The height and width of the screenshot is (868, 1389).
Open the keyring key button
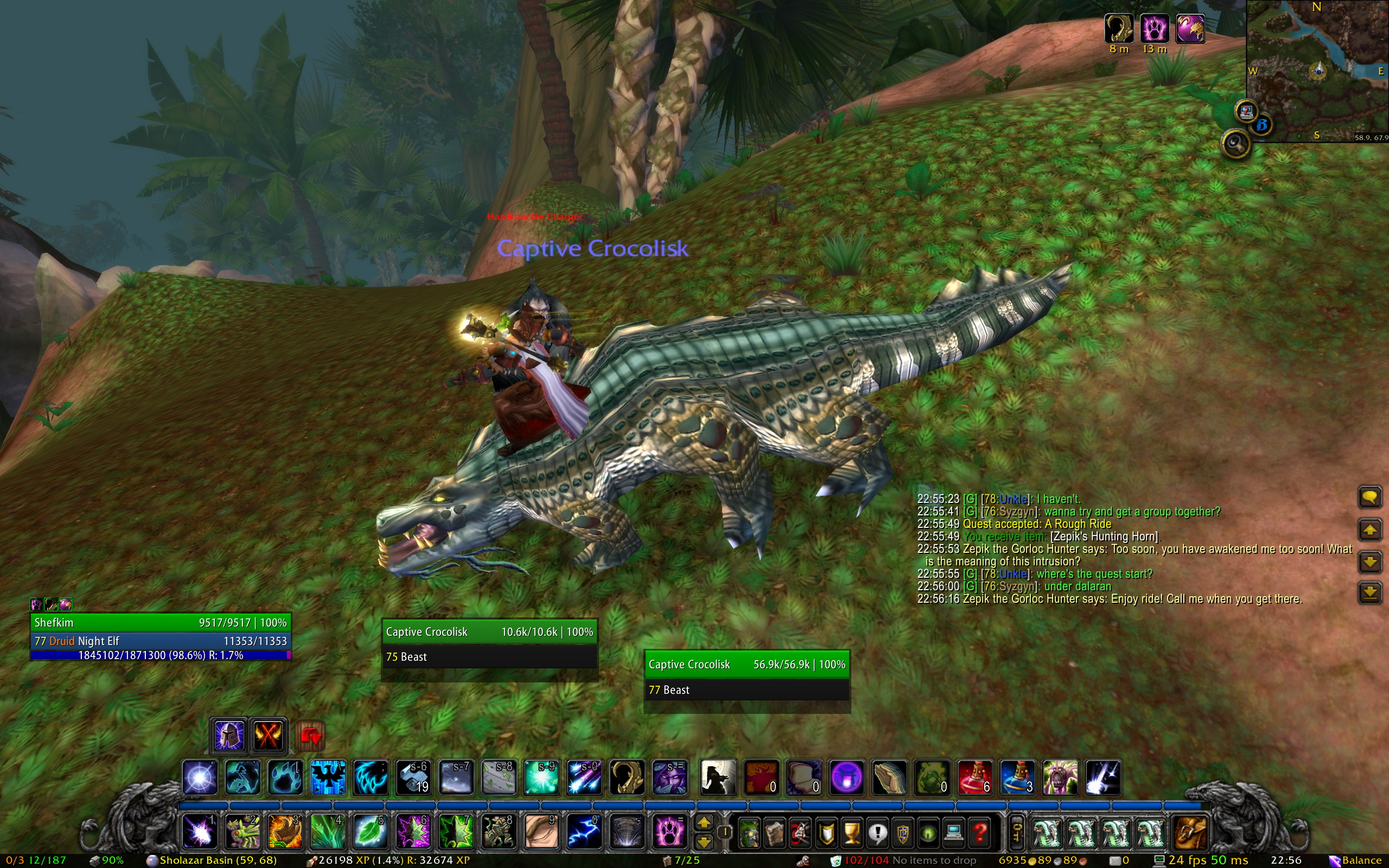coord(1016,832)
